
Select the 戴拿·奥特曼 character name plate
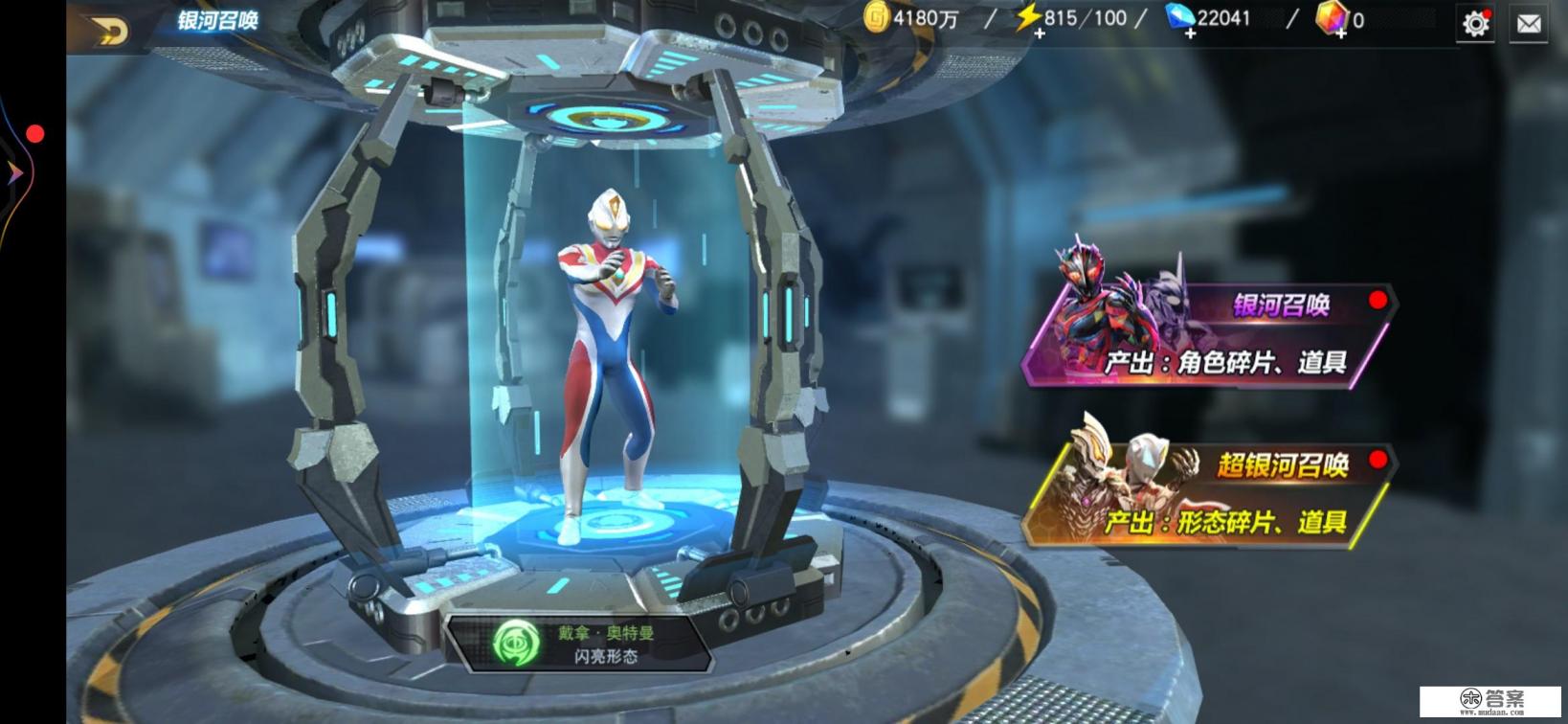pyautogui.click(x=580, y=643)
